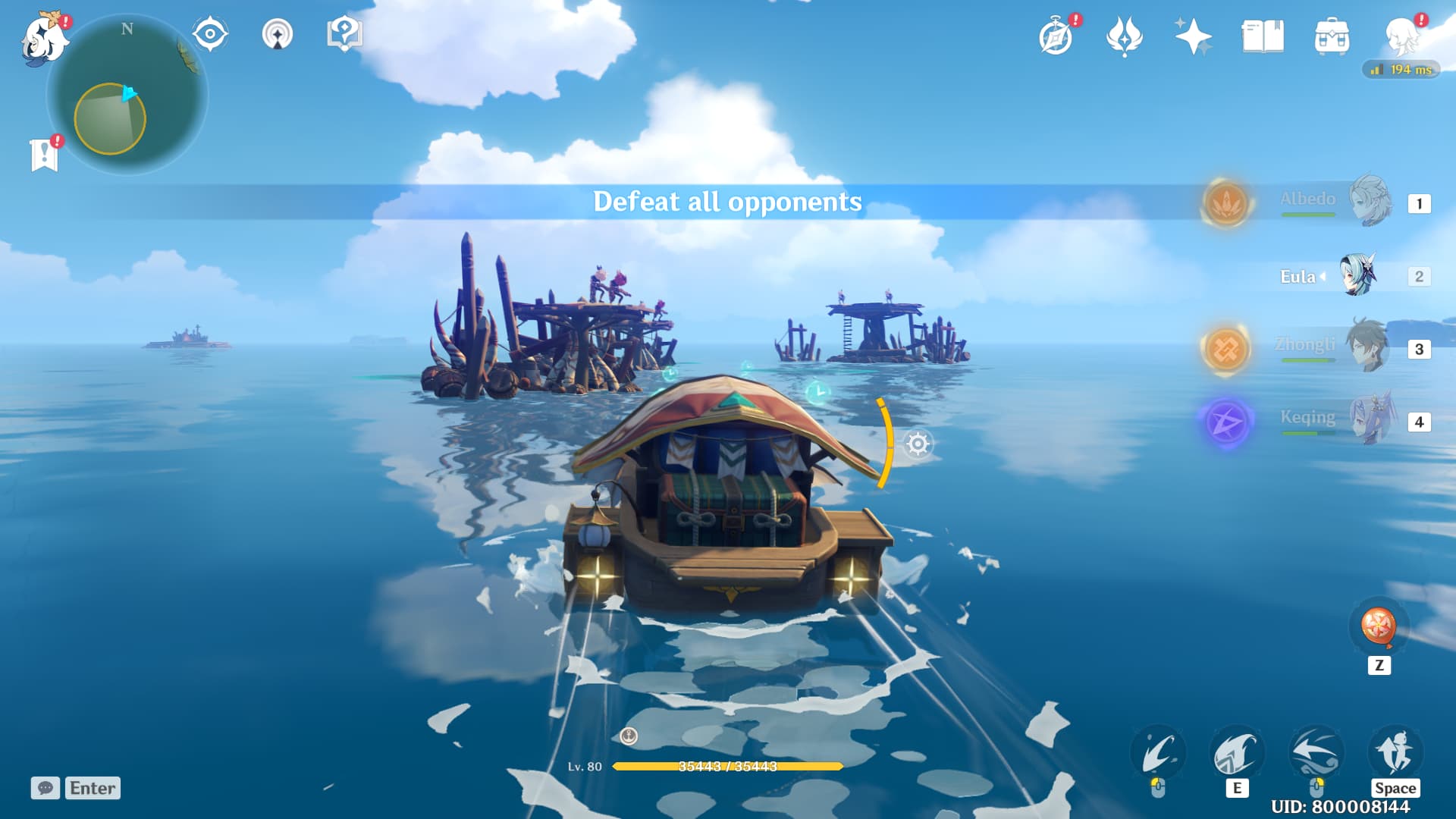The height and width of the screenshot is (819, 1456).
Task: Open the Battle Pass wings icon
Action: coord(1125,34)
